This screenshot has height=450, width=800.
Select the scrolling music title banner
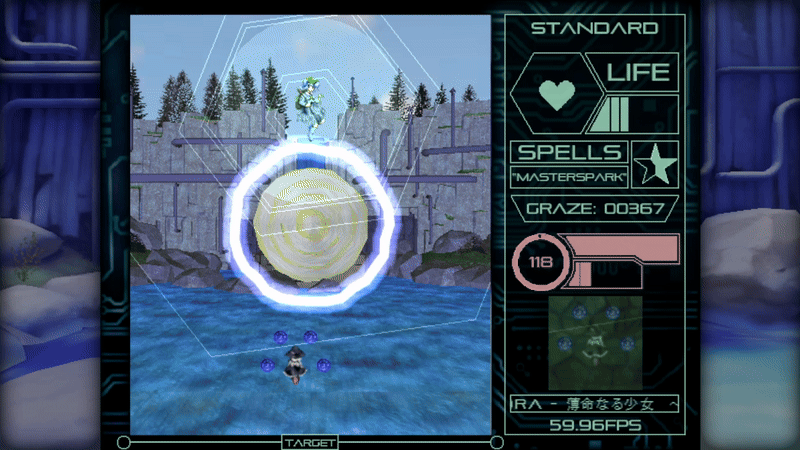pos(594,404)
